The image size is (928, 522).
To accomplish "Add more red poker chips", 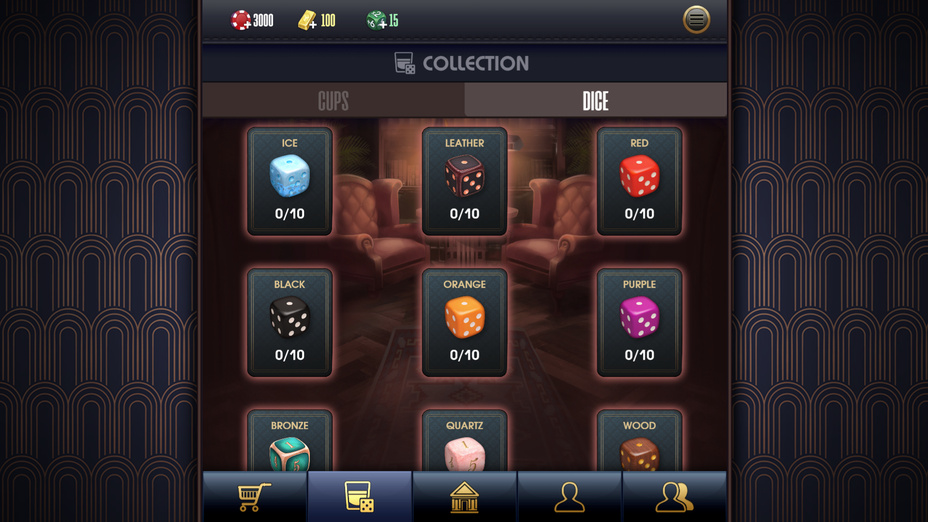I will (242, 20).
